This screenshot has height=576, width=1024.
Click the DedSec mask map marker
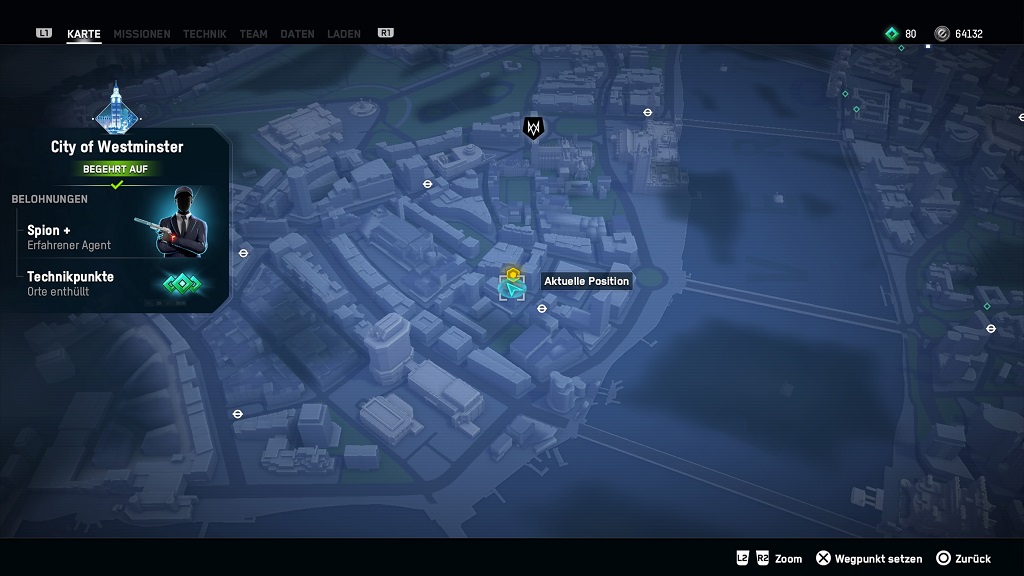pyautogui.click(x=533, y=128)
